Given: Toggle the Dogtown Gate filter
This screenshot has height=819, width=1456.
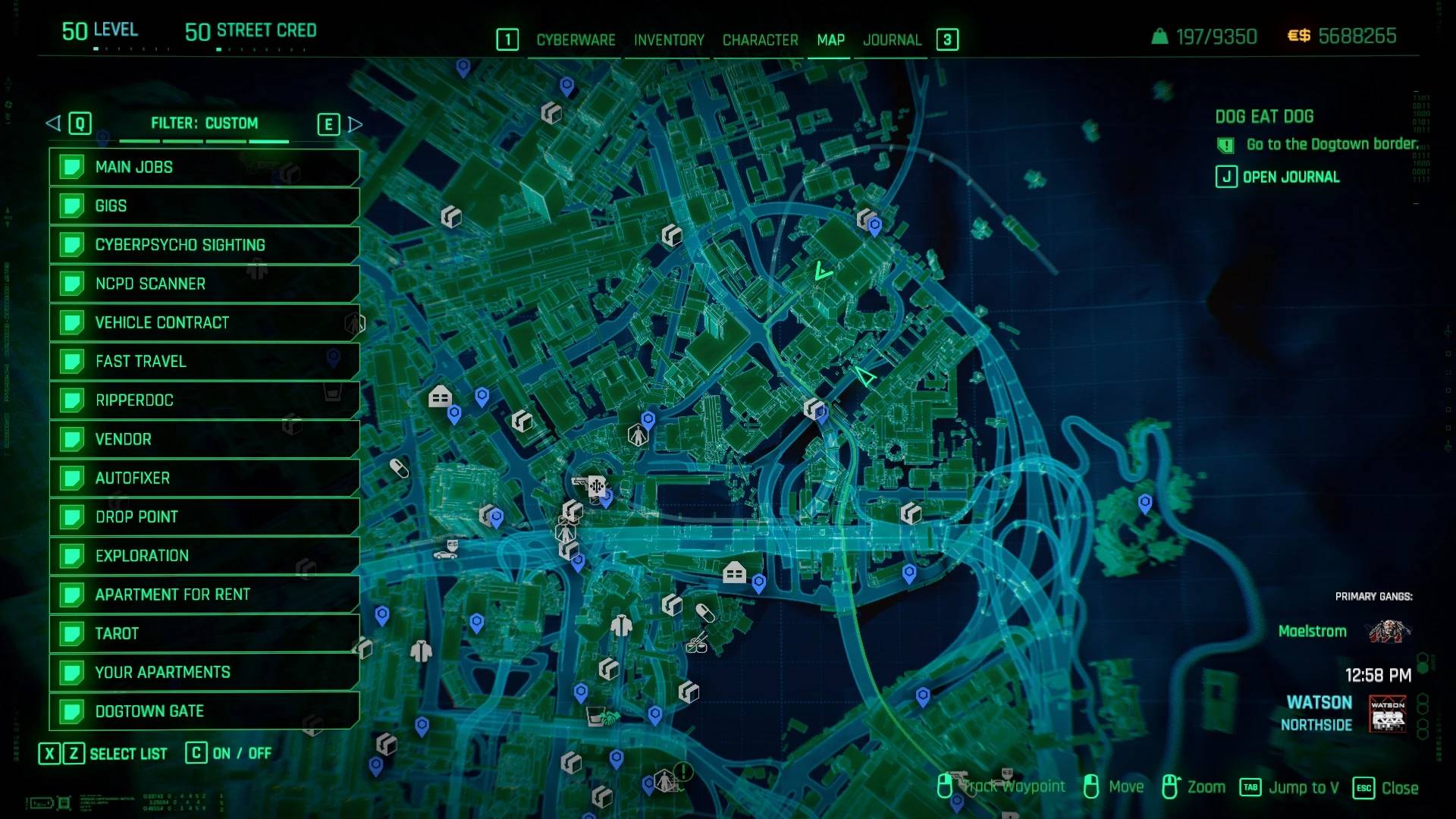Looking at the screenshot, I should [x=203, y=711].
